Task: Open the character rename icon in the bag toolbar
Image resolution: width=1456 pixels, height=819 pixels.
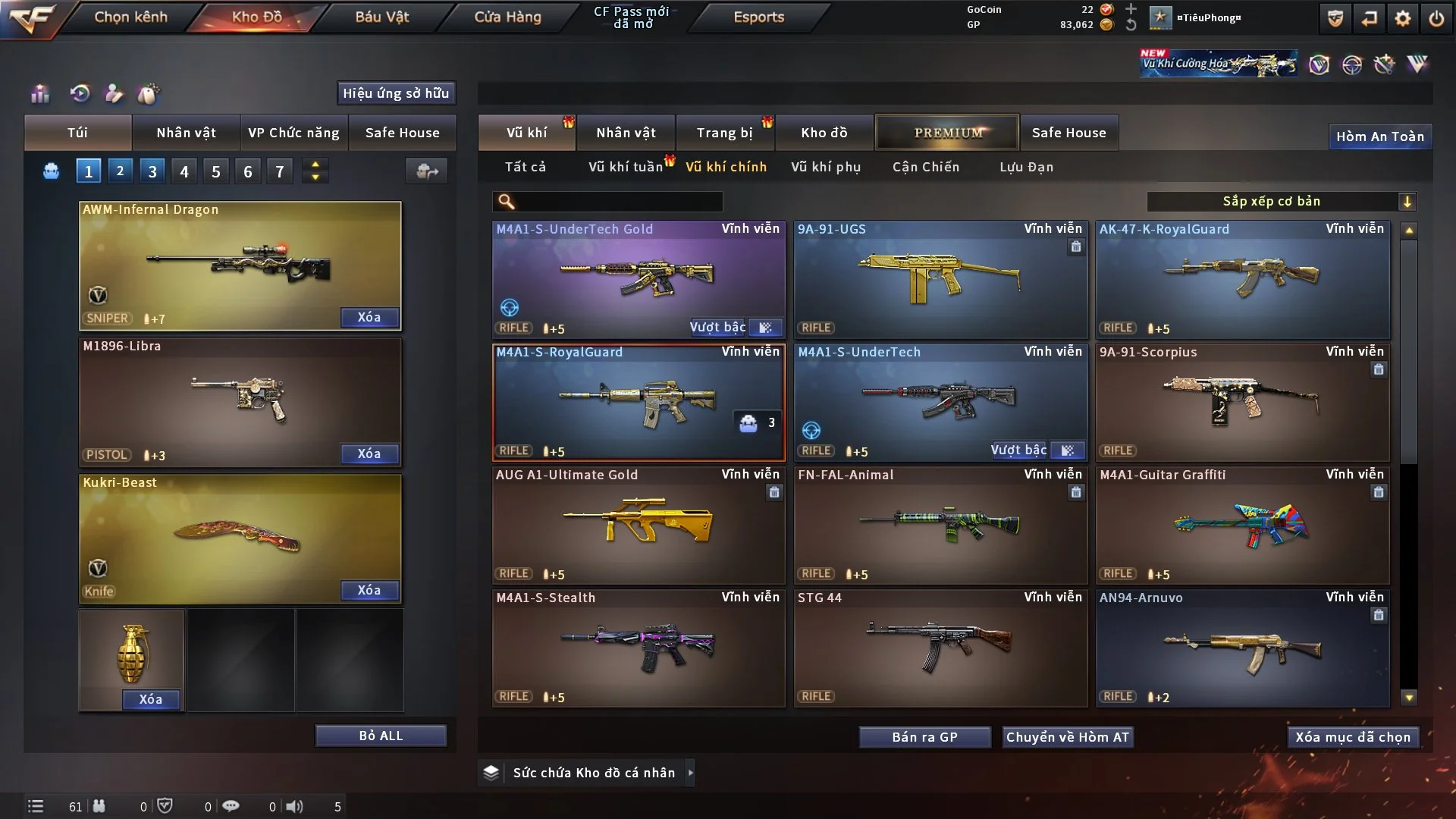Action: (114, 93)
